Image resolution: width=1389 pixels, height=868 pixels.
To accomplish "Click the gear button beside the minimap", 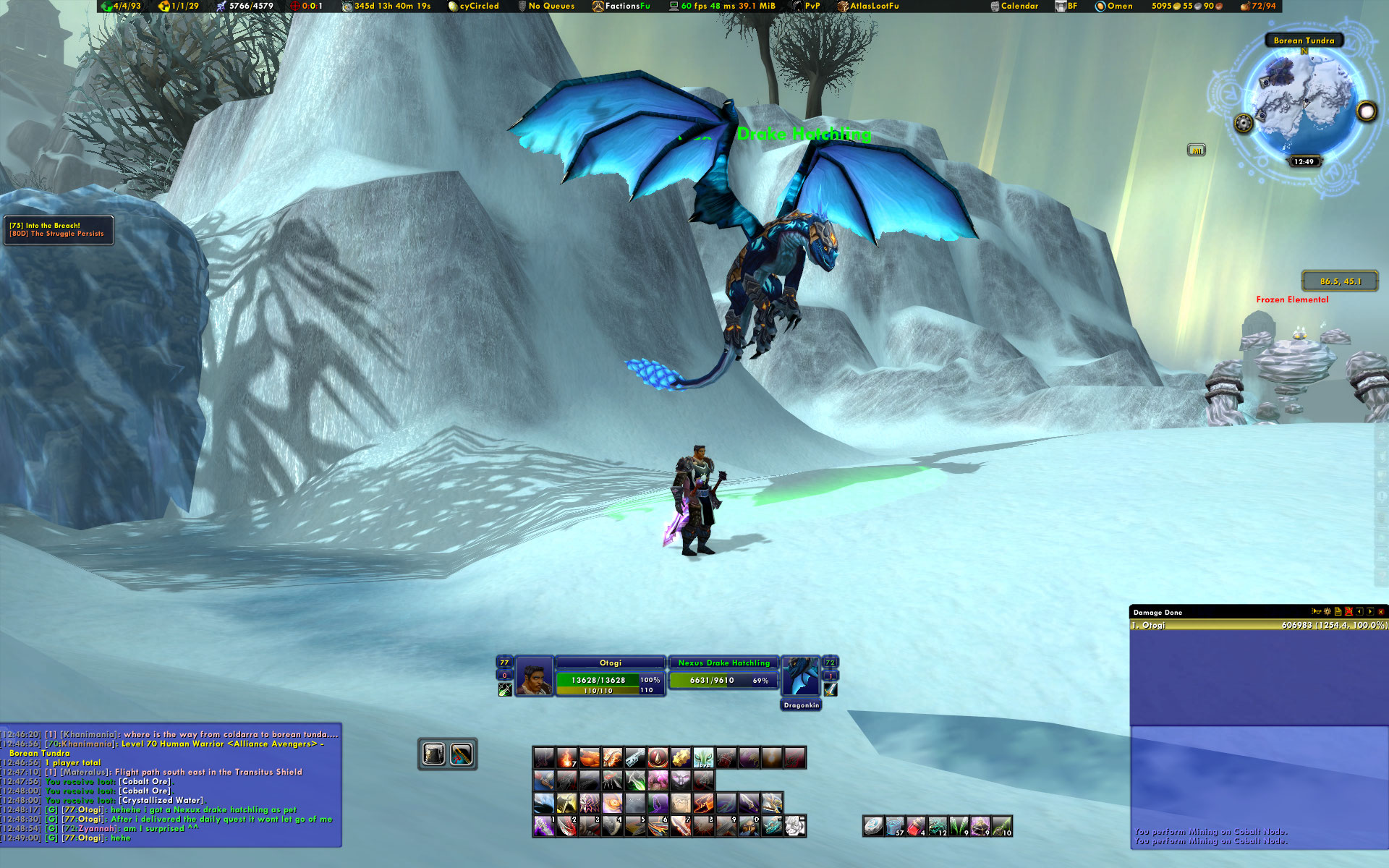I will pyautogui.click(x=1243, y=123).
